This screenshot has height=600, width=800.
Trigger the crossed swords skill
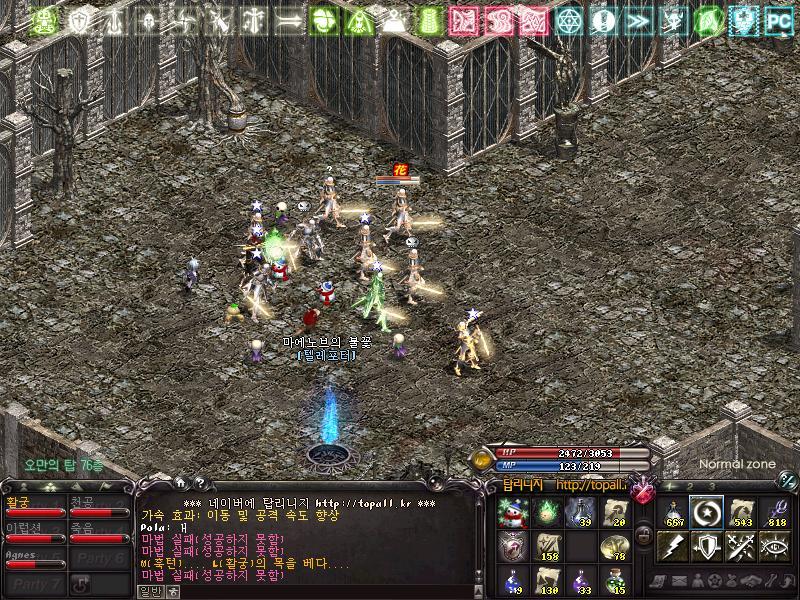coord(741,546)
